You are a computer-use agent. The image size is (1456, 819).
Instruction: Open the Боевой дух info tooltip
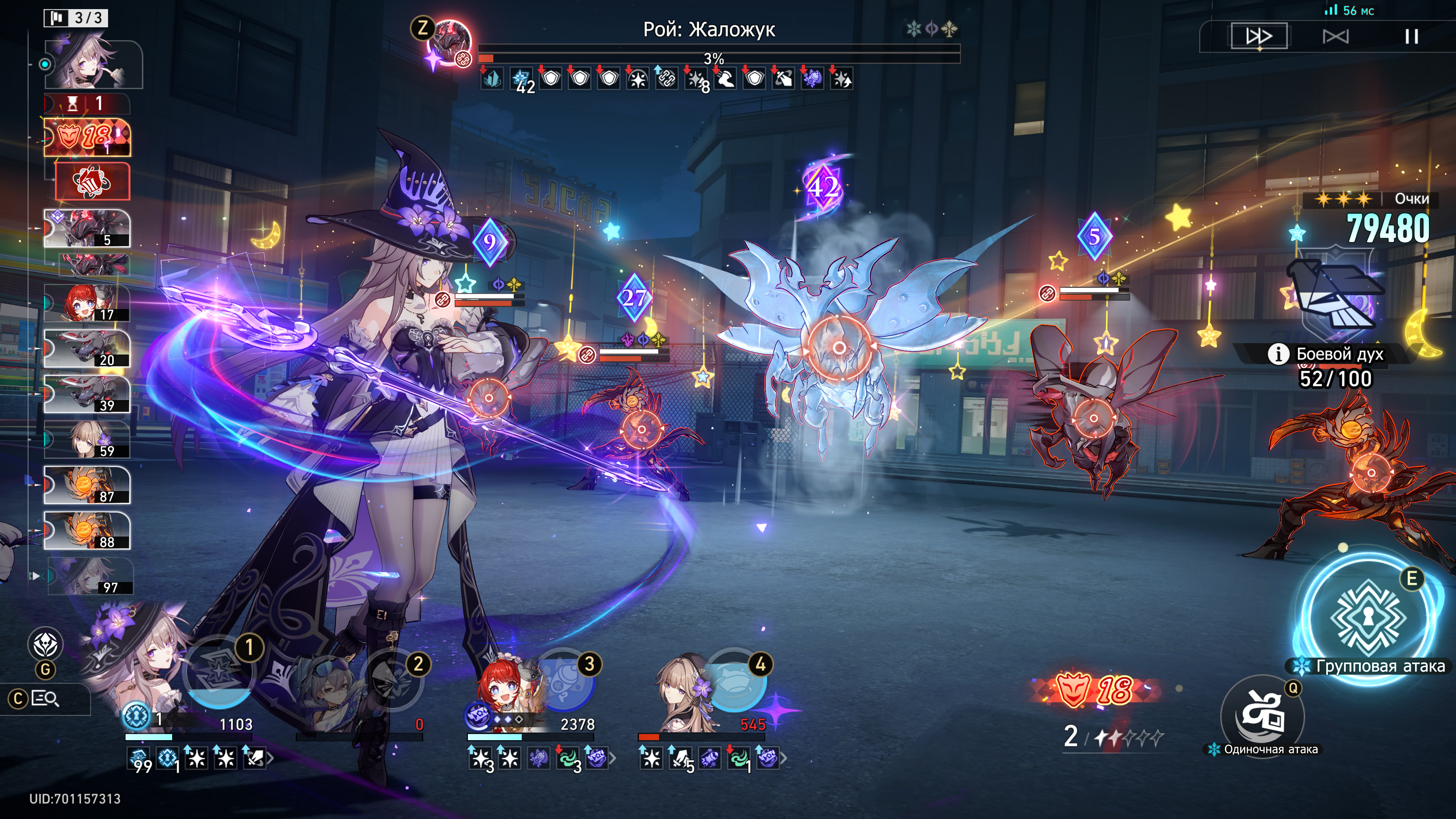click(1278, 355)
